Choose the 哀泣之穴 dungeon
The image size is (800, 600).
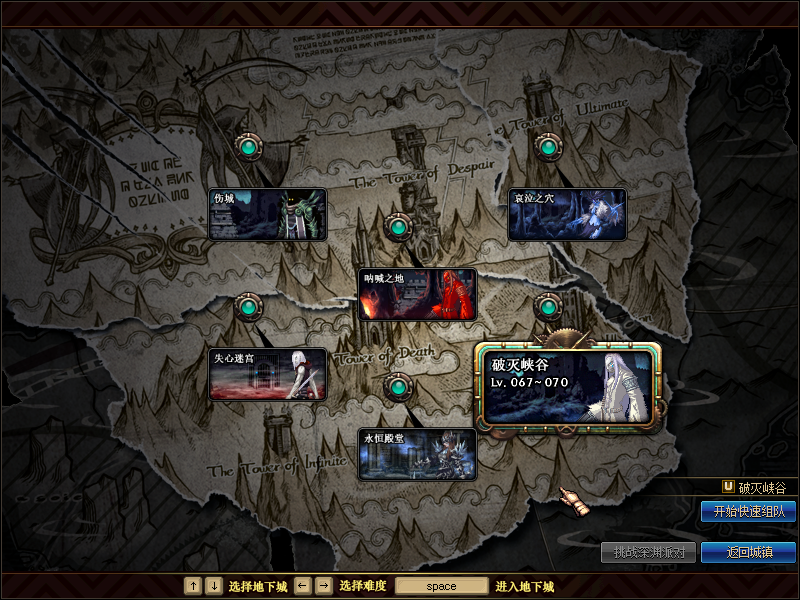567,214
